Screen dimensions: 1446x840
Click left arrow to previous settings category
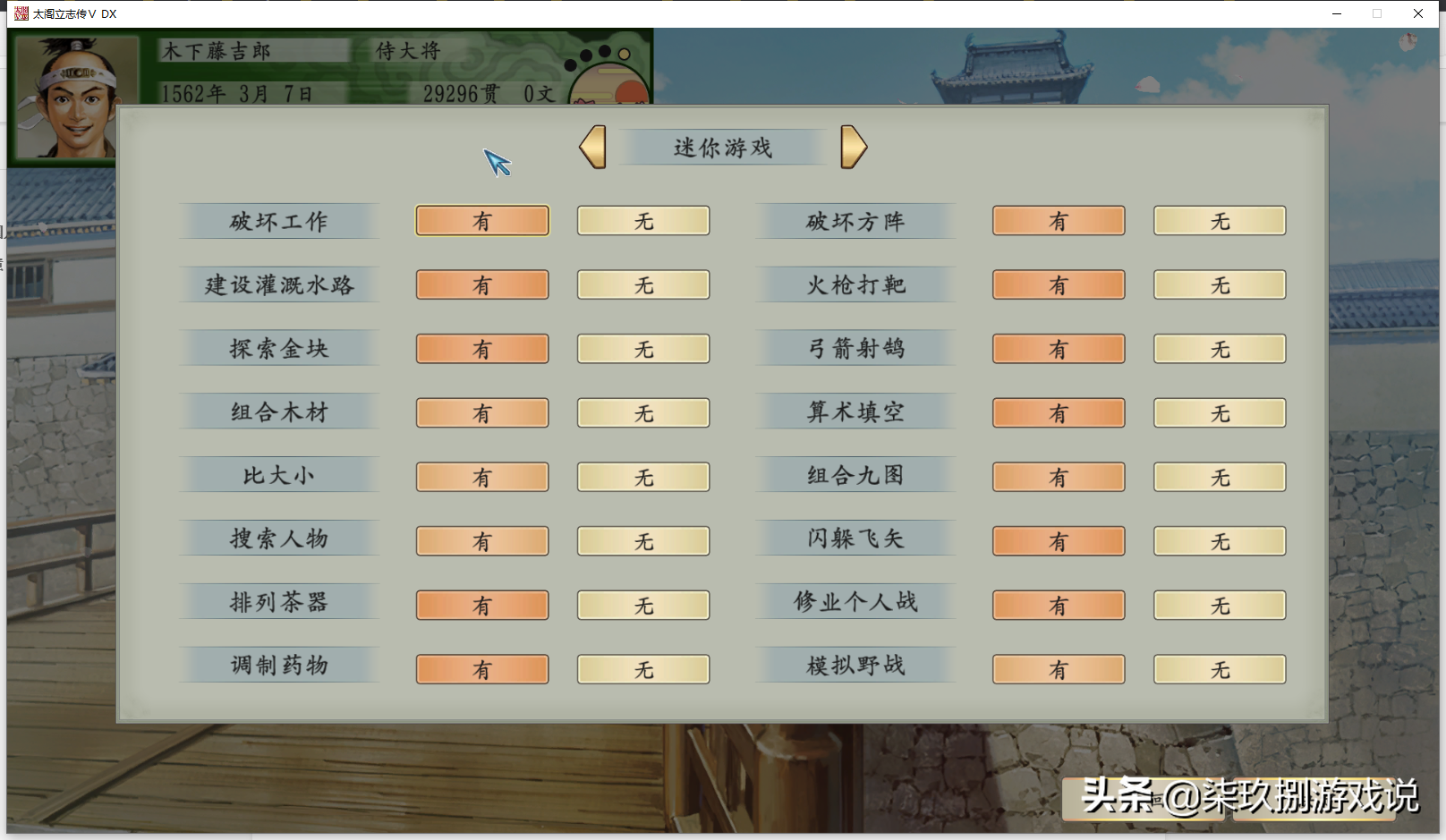pos(592,147)
